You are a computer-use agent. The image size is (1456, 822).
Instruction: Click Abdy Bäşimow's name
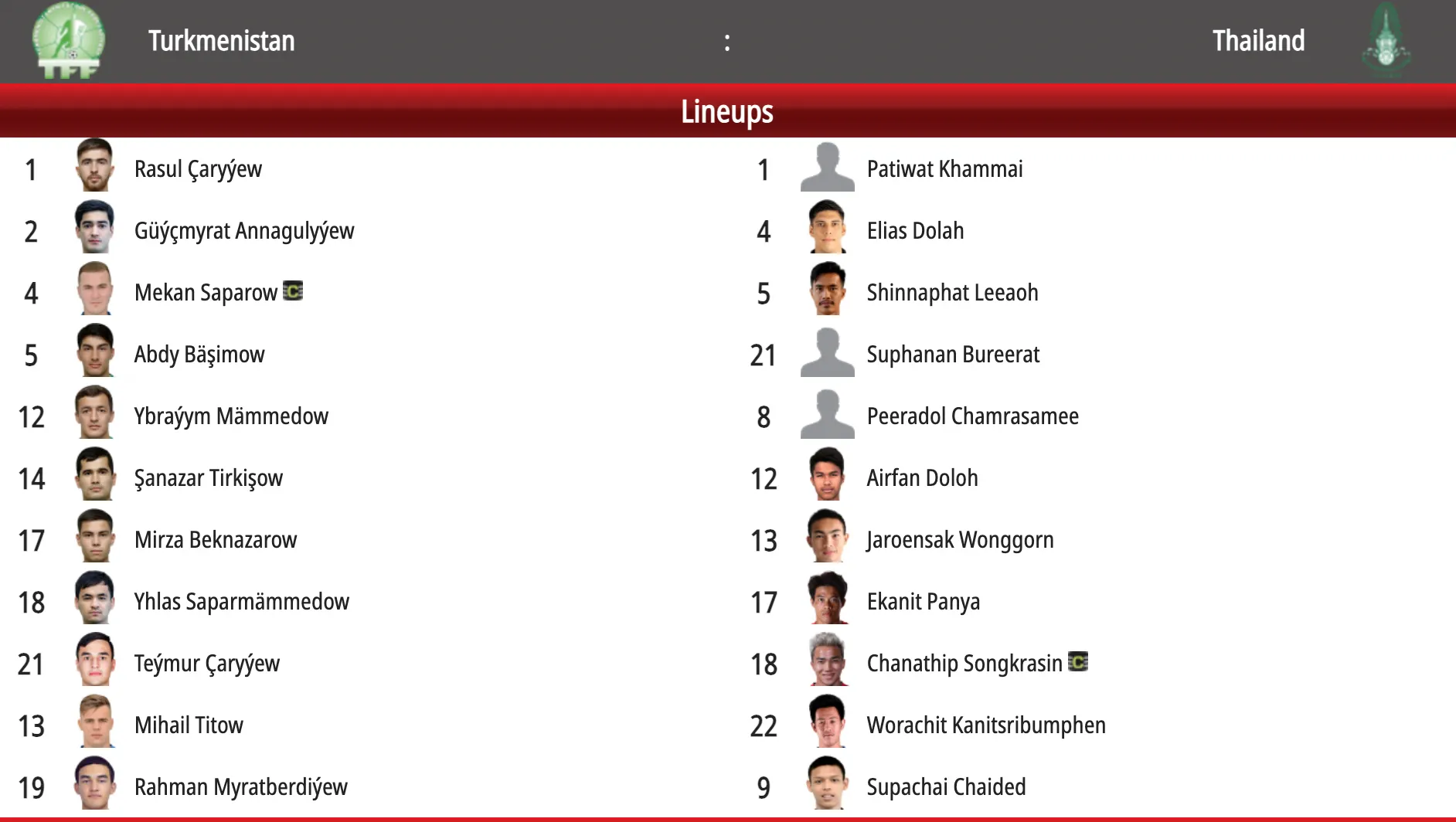click(x=199, y=355)
